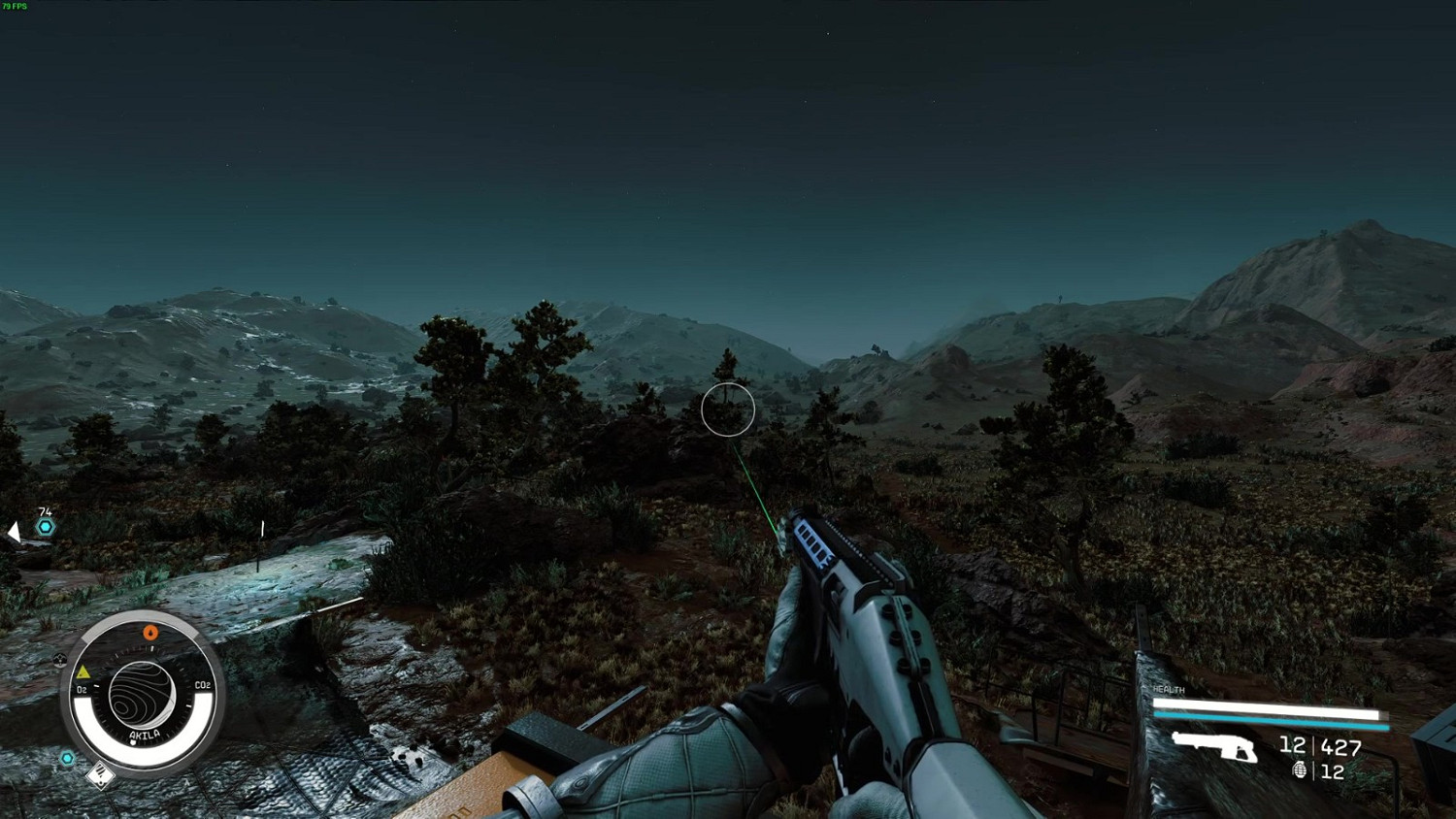This screenshot has width=1456, height=819.
Task: Select the HEALTH label above the health bar
Action: (x=1167, y=689)
